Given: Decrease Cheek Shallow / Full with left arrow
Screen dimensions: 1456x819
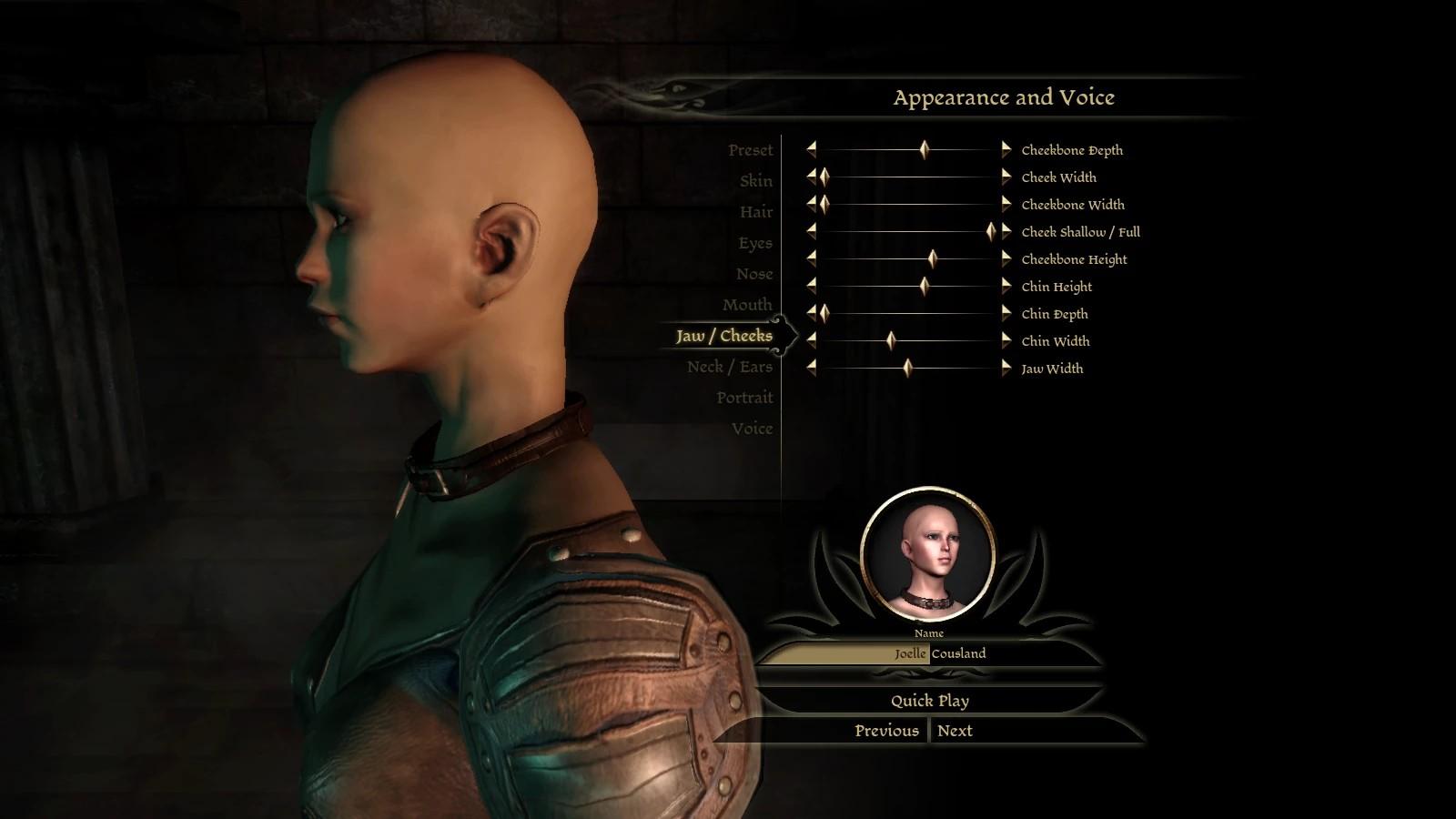Looking at the screenshot, I should [x=811, y=231].
